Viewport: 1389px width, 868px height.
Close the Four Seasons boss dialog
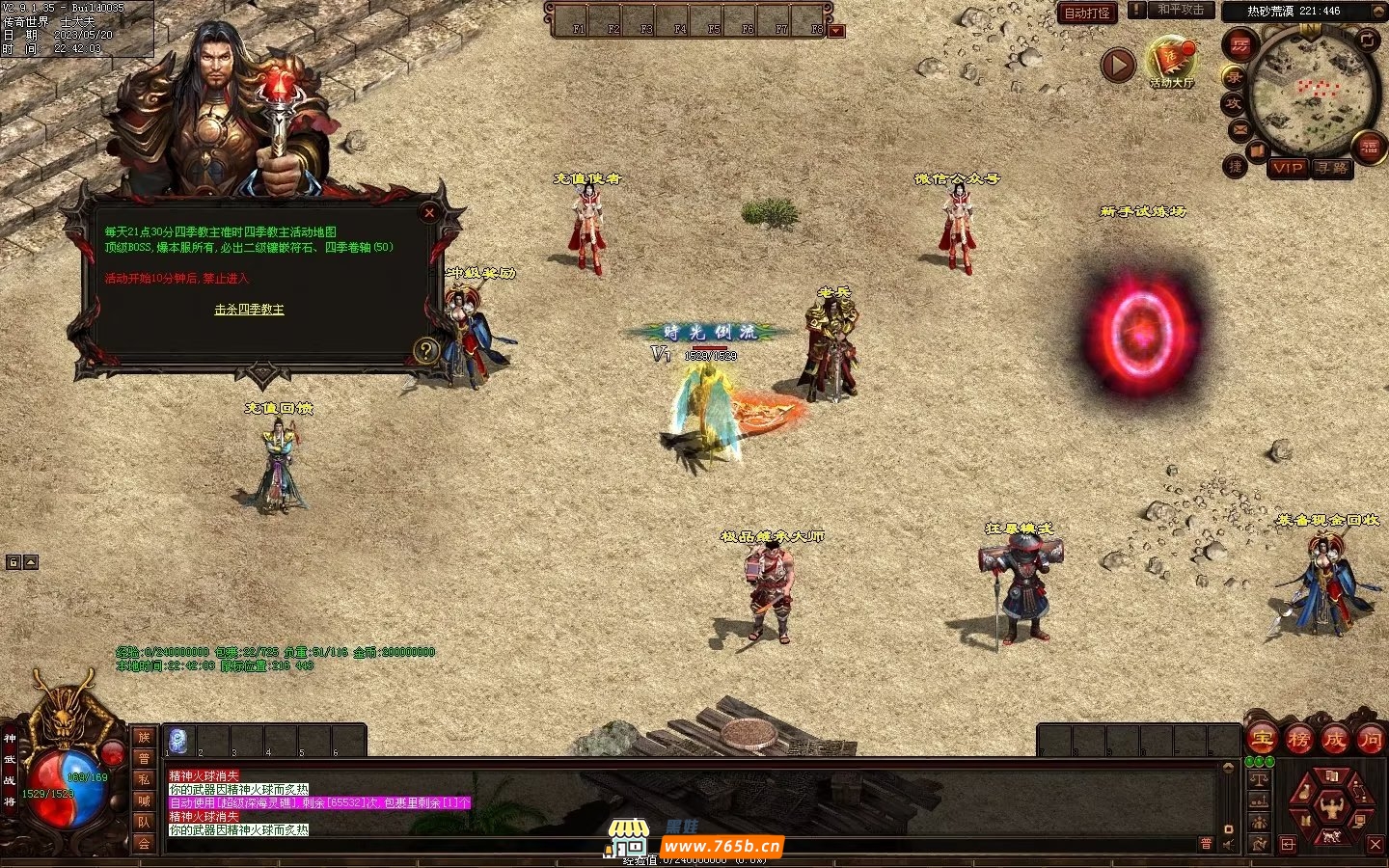pos(429,213)
